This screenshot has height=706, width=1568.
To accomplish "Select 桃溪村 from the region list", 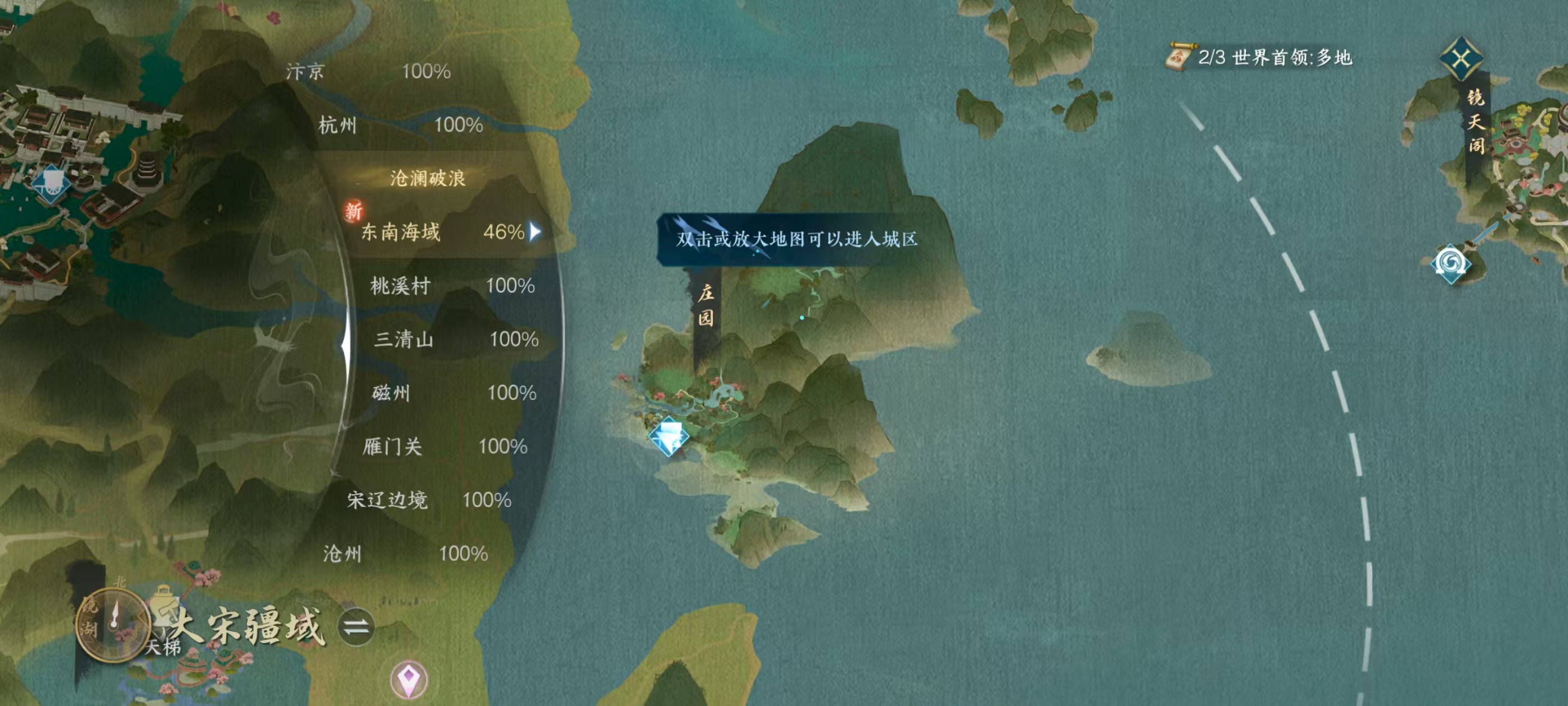I will pyautogui.click(x=399, y=286).
